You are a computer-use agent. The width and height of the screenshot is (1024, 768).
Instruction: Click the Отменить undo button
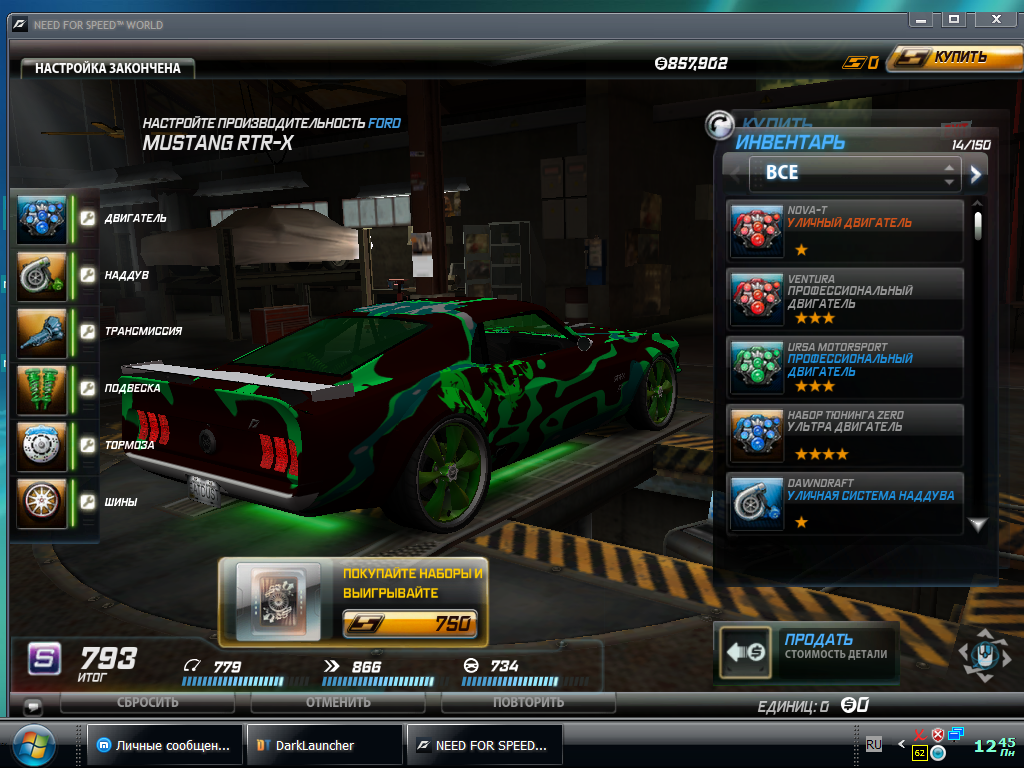pos(338,702)
